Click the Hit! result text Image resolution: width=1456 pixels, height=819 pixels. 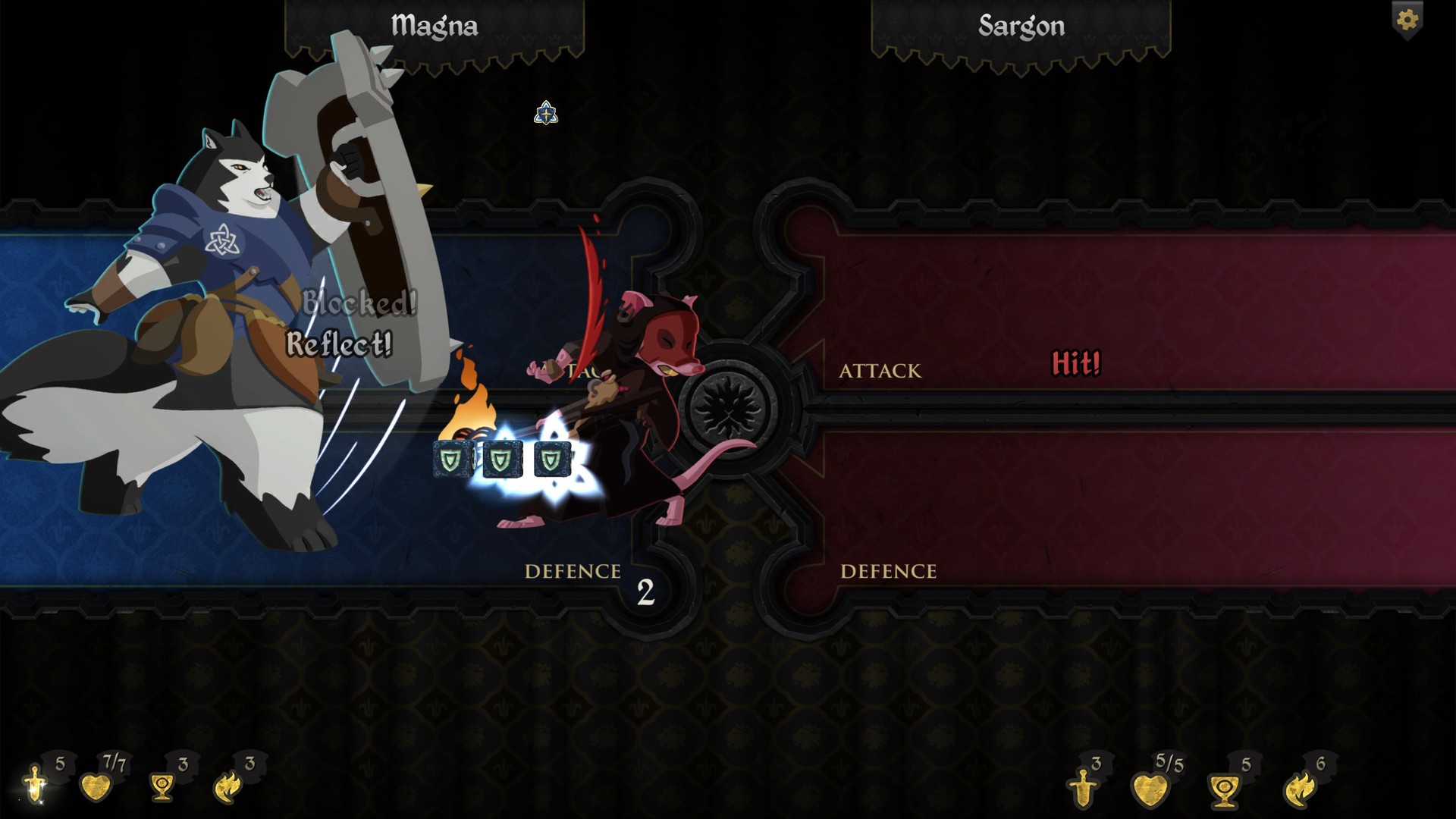coord(1076,363)
